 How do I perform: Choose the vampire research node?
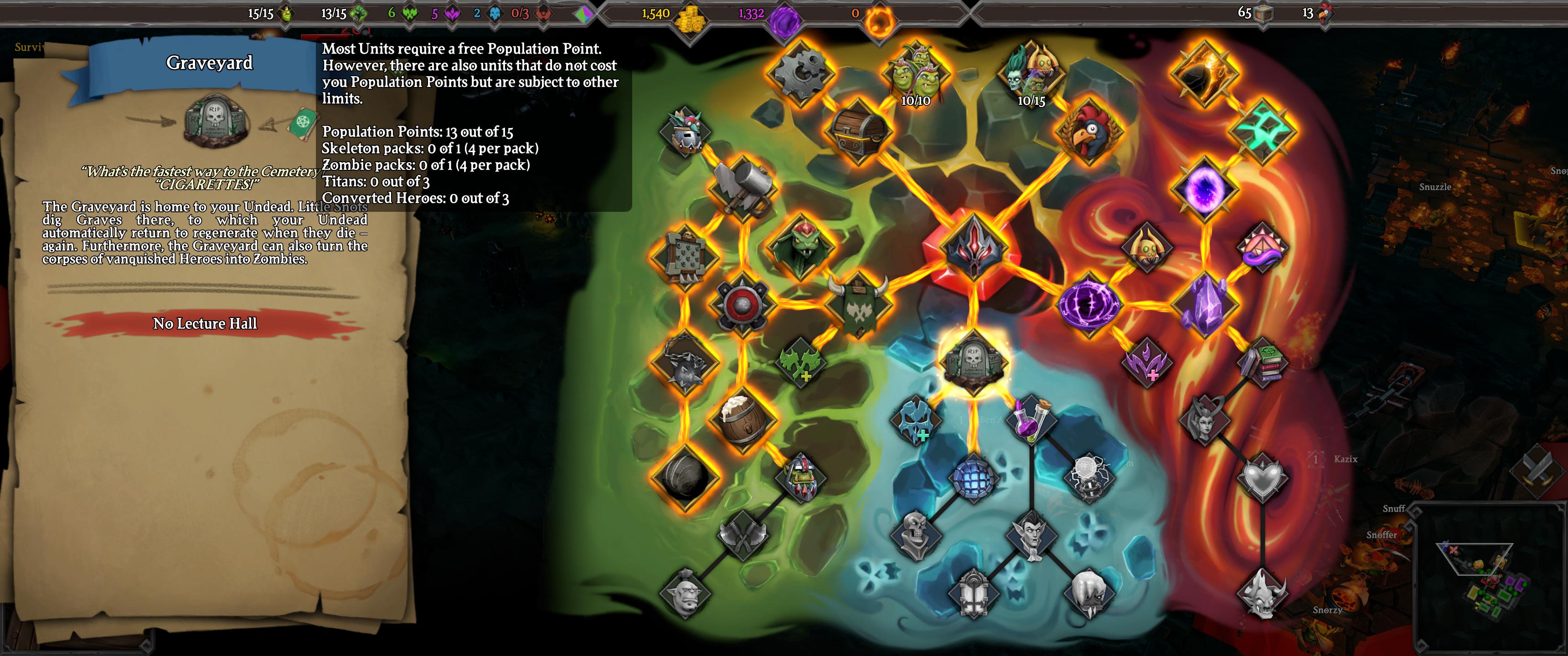(x=1031, y=534)
